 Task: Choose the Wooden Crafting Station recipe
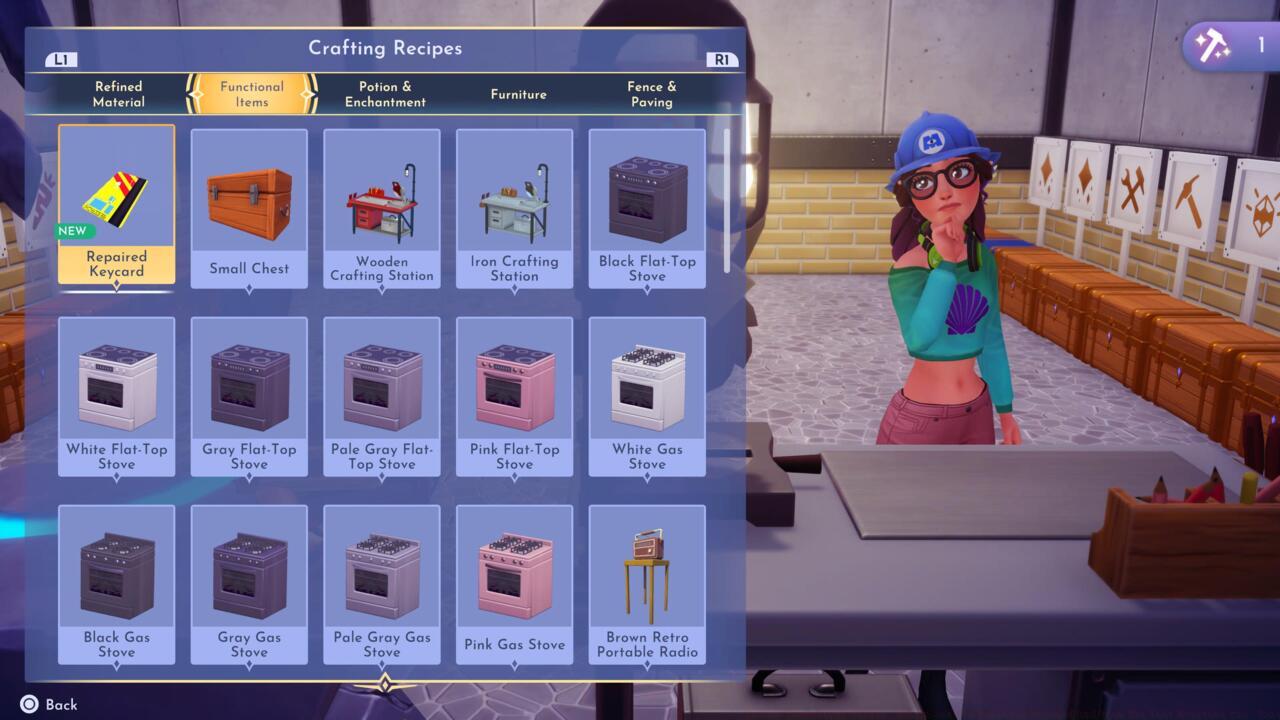point(381,195)
